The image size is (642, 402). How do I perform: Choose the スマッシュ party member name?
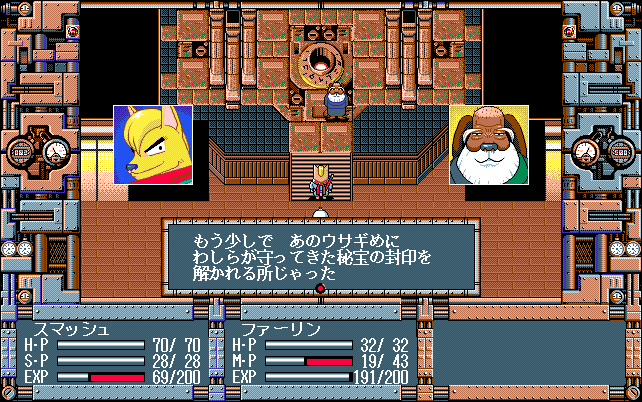[70, 328]
